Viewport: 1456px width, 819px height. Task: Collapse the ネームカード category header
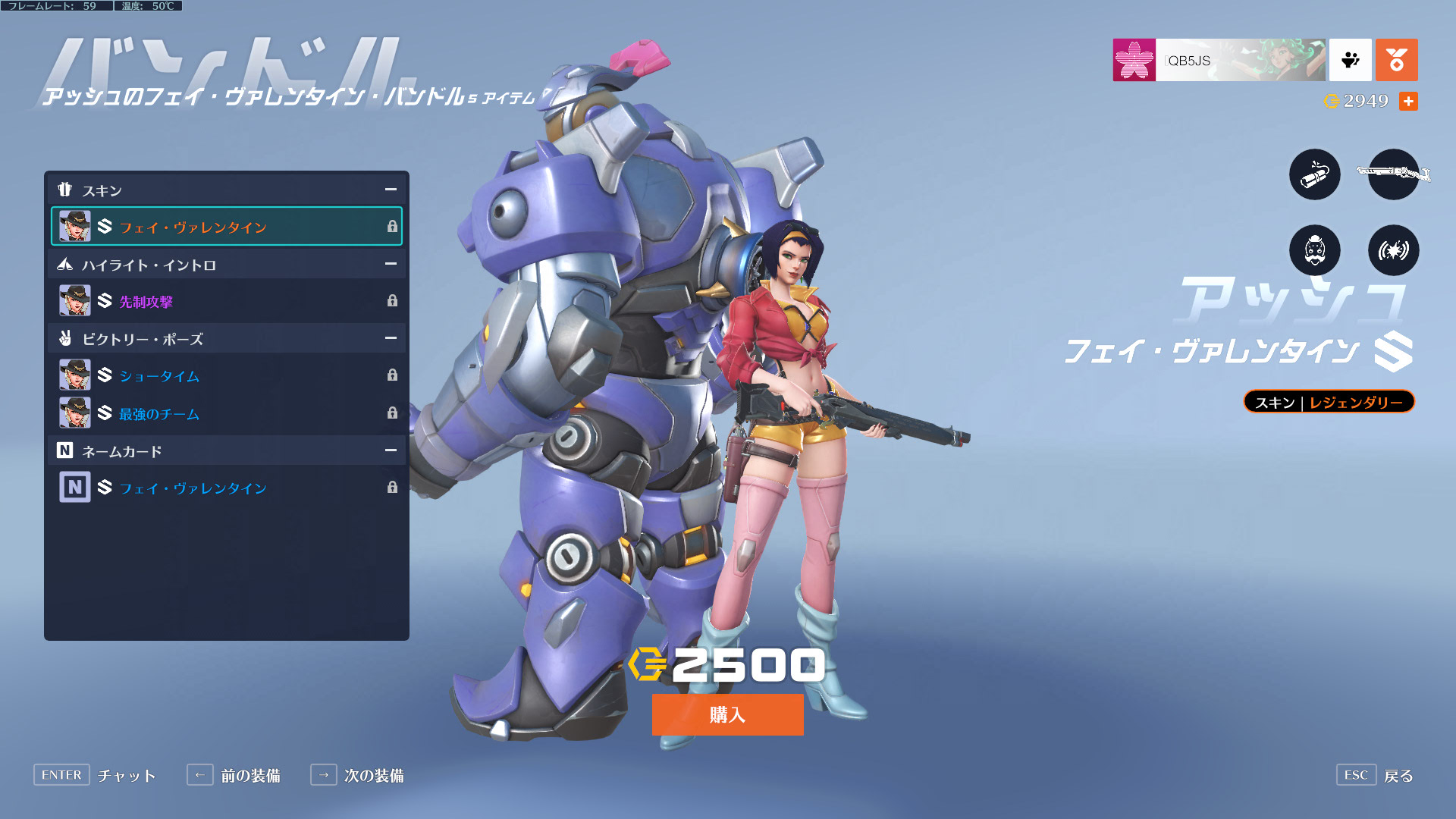tap(391, 450)
